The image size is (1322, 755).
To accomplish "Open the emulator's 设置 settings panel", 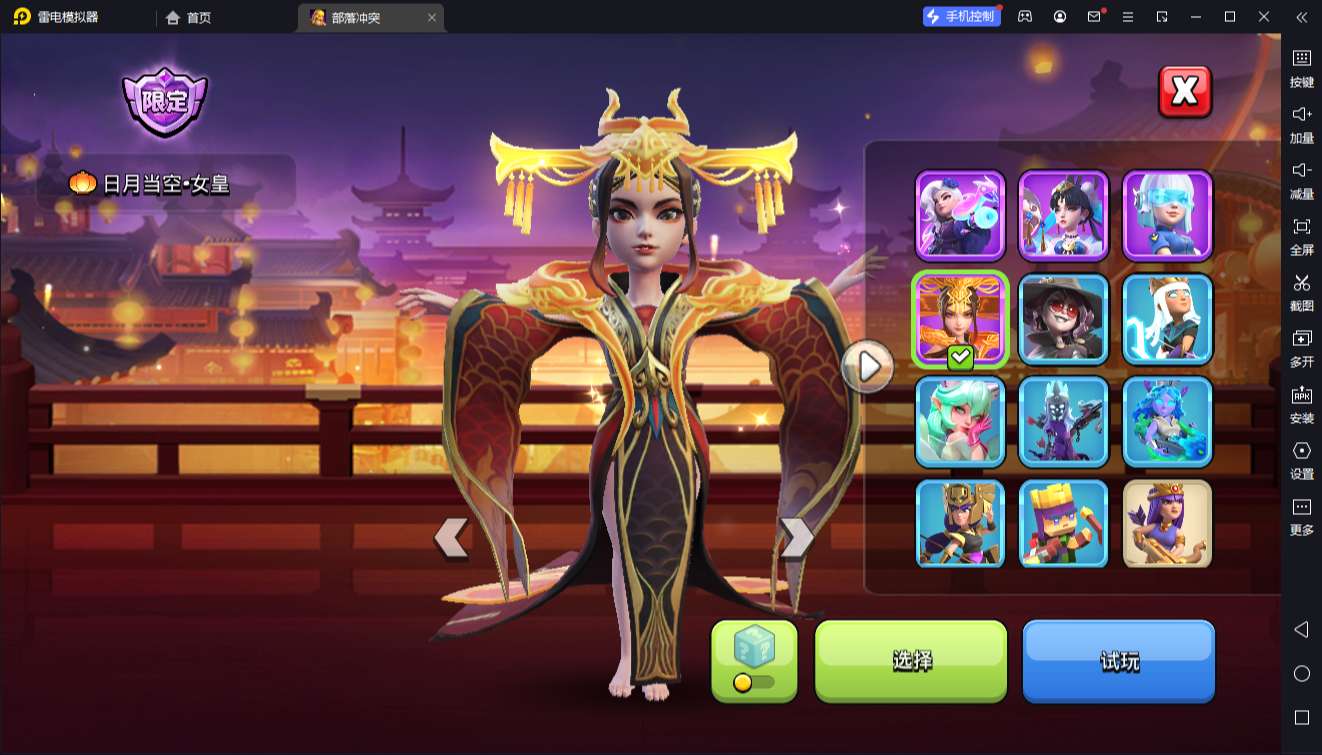I will 1301,459.
